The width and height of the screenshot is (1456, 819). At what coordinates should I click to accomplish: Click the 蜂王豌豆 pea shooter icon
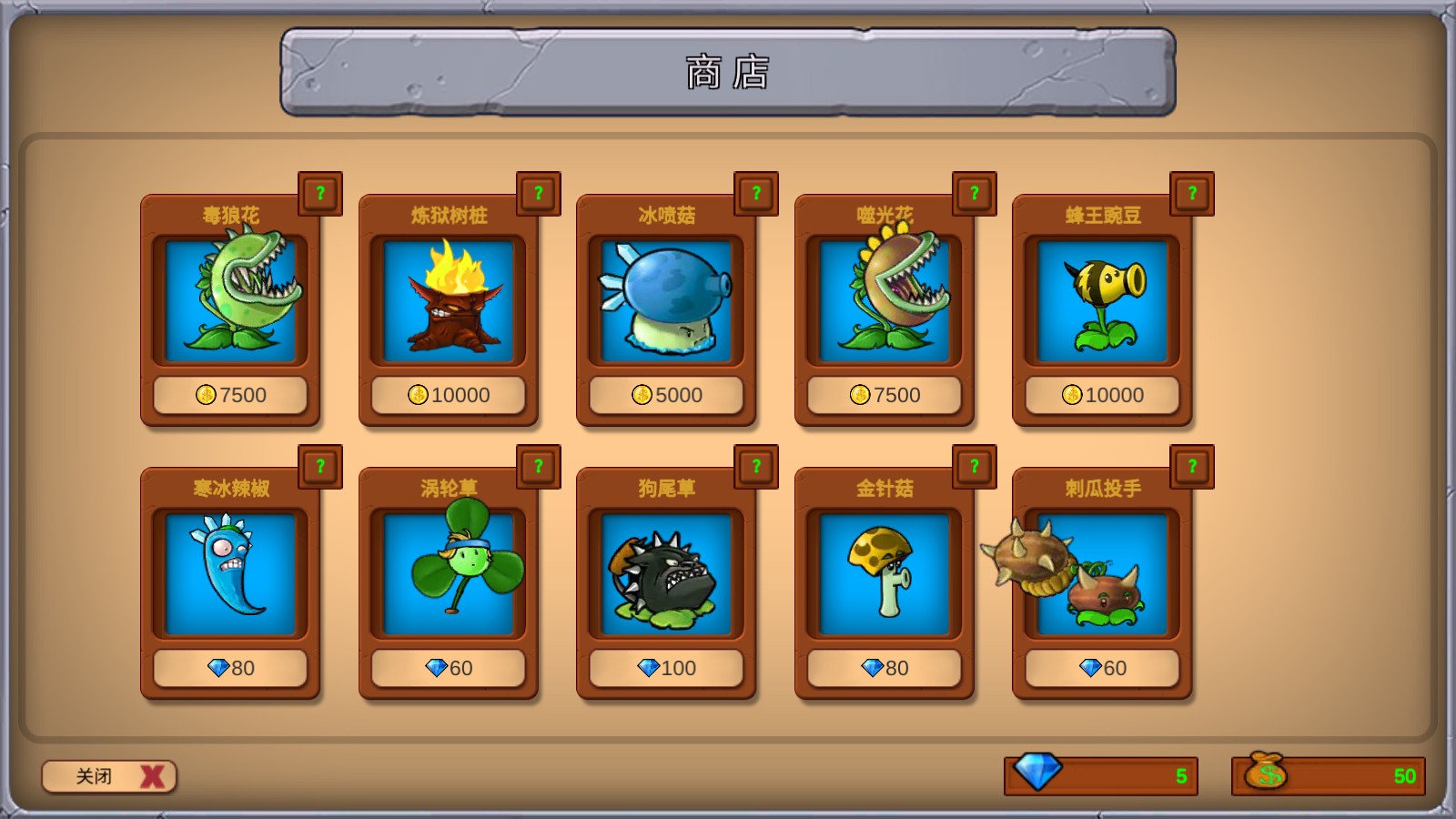1102,300
